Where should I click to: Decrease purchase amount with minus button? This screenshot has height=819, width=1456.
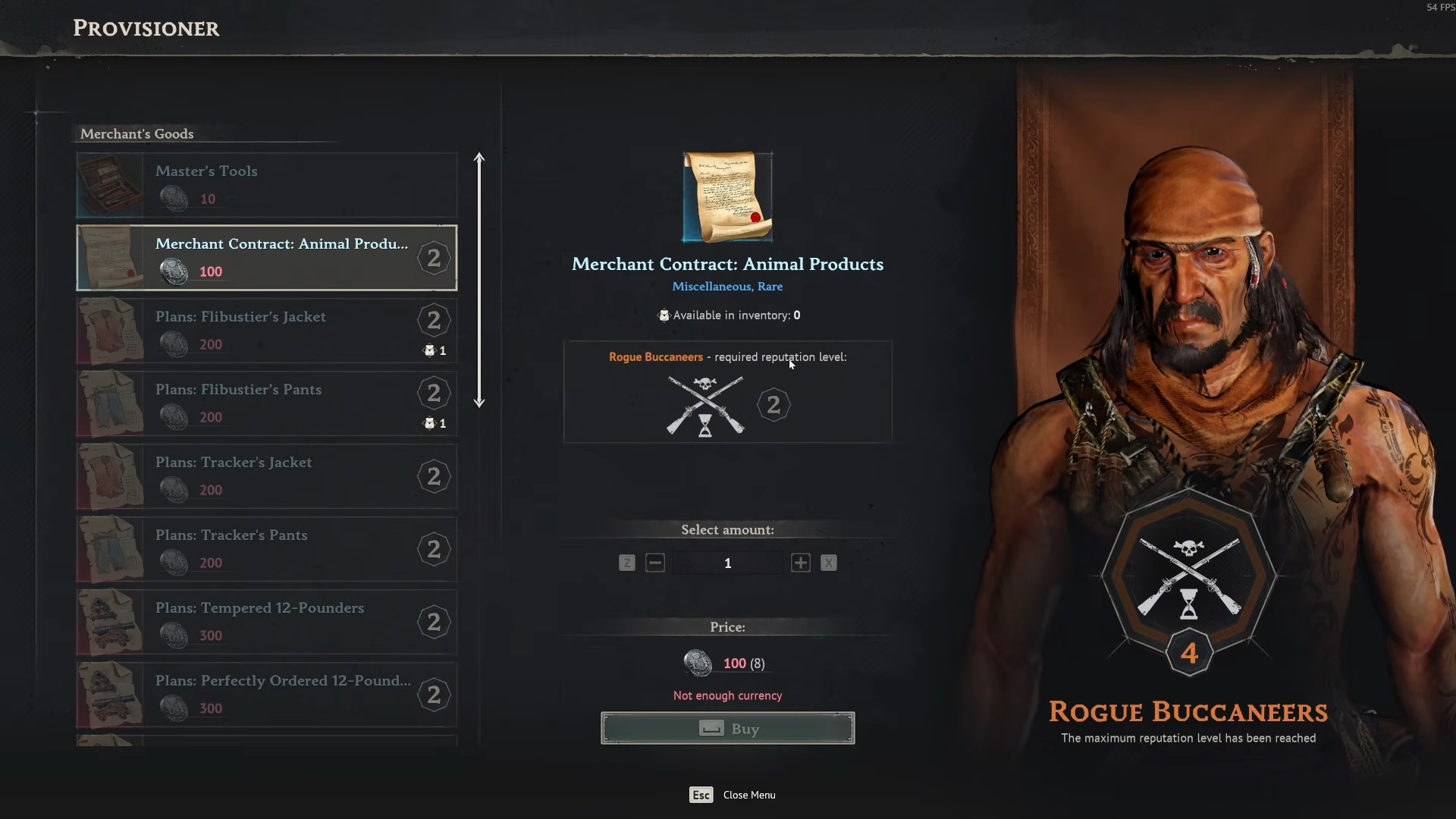click(655, 563)
